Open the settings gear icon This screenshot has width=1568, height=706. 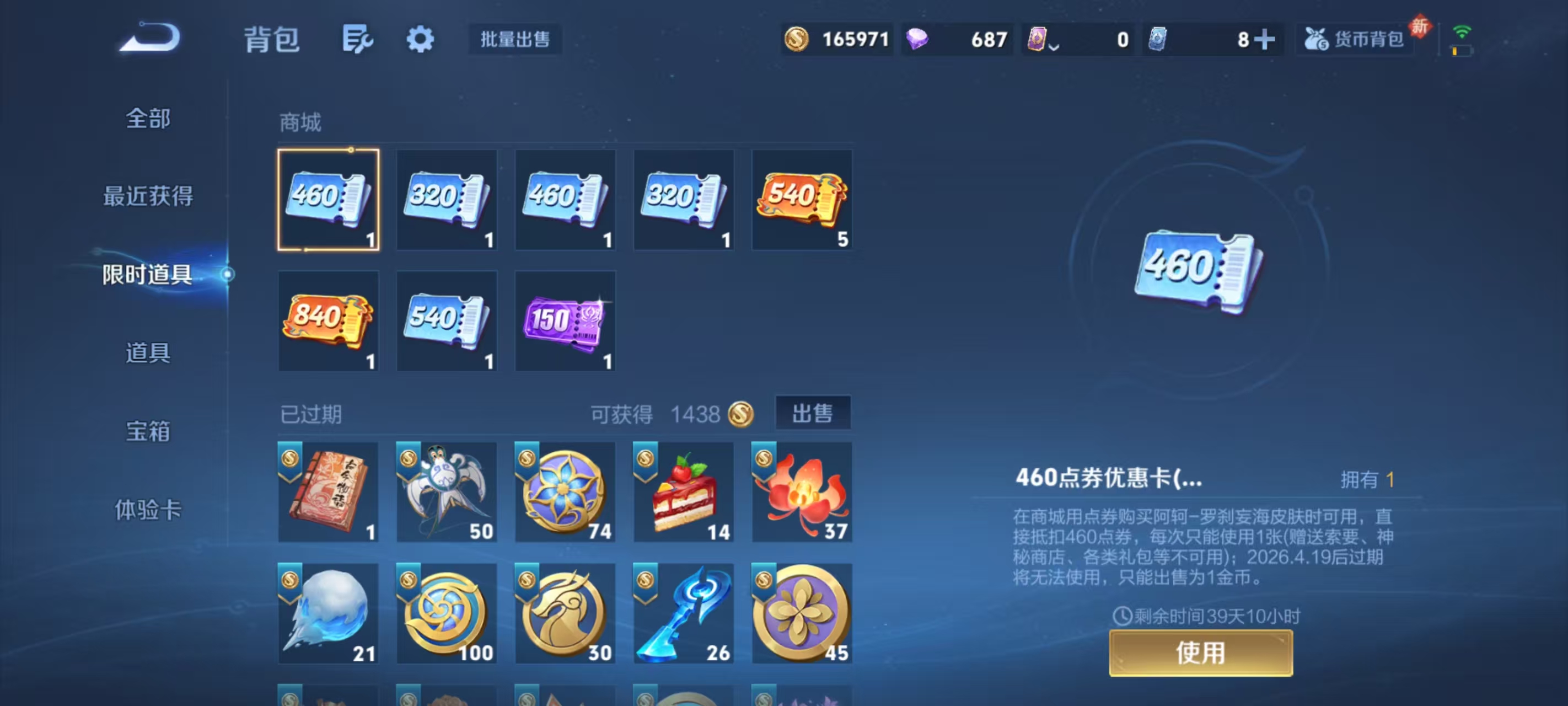(421, 39)
